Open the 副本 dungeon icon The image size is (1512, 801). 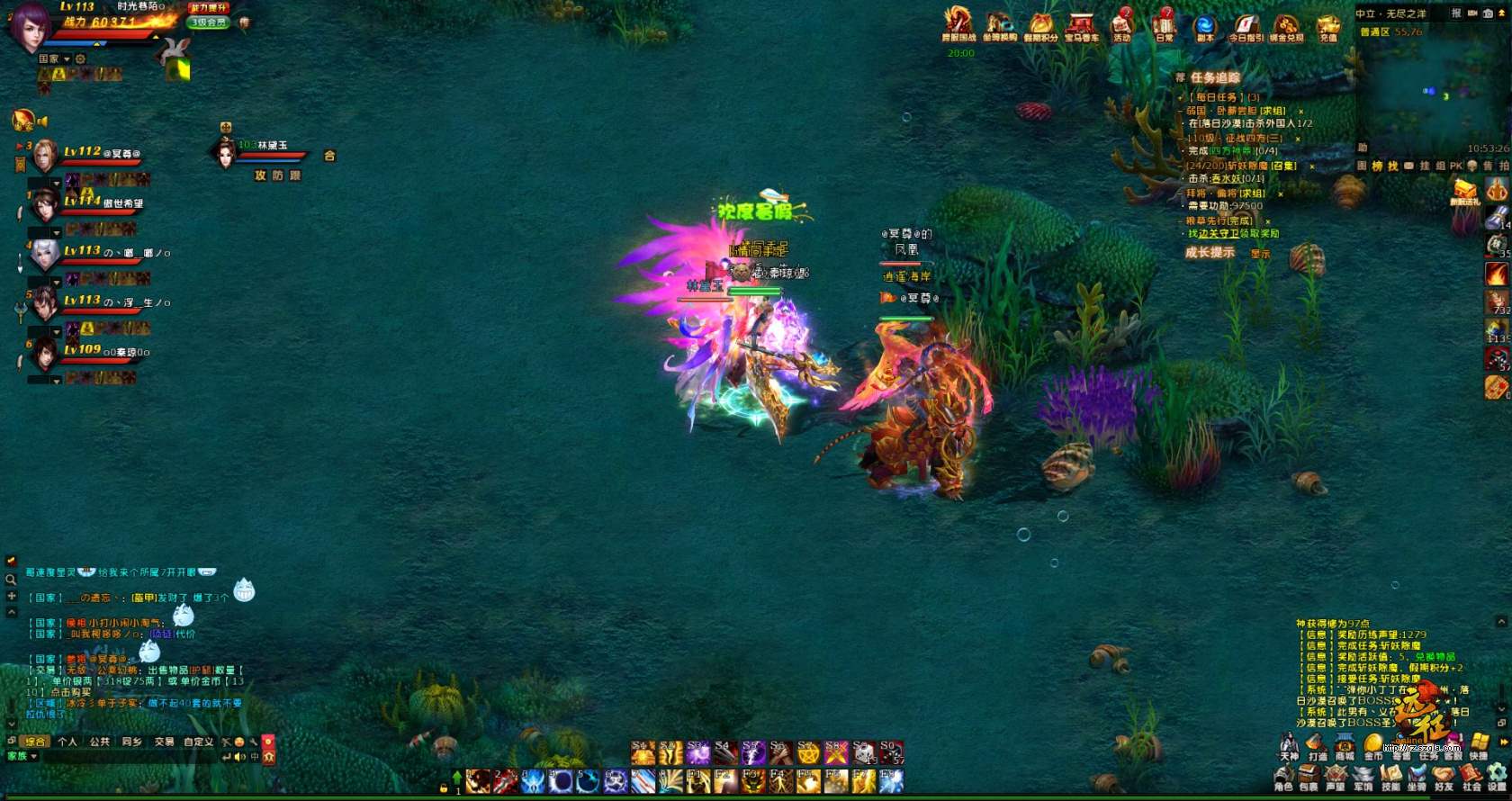pyautogui.click(x=1205, y=24)
